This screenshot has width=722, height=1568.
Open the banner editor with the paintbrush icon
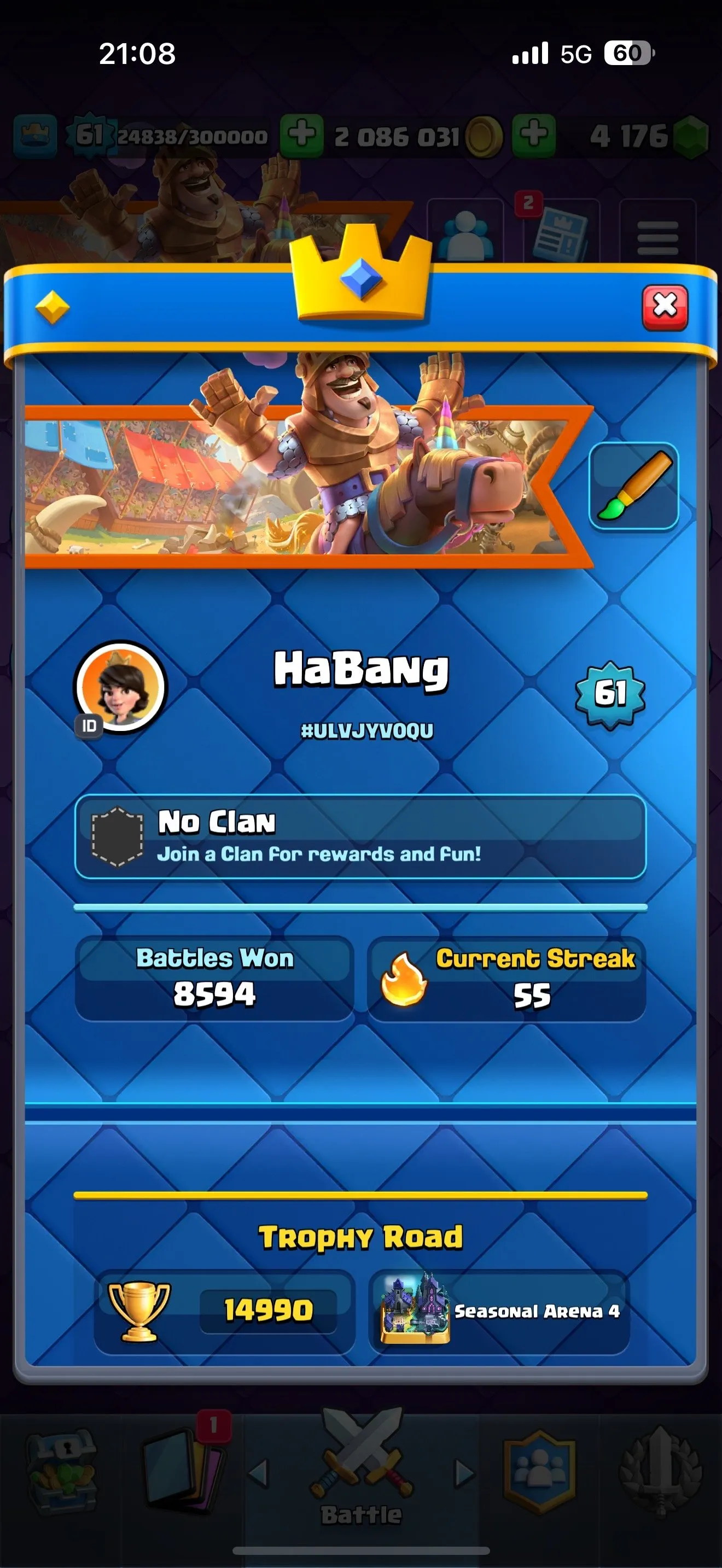pyautogui.click(x=634, y=487)
